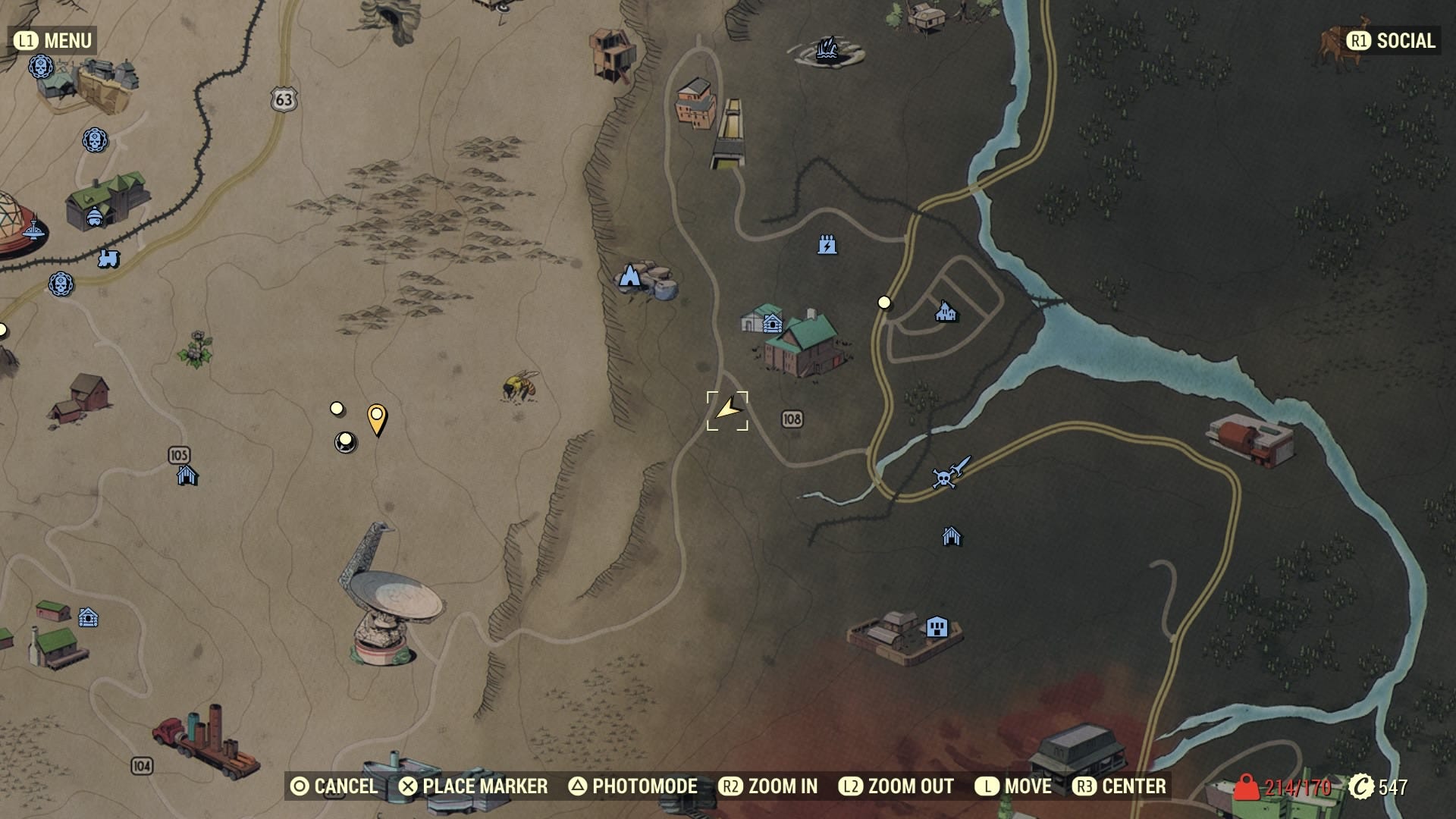Screen dimensions: 1456x819
Task: Choose the blue train station icon
Action: [108, 259]
